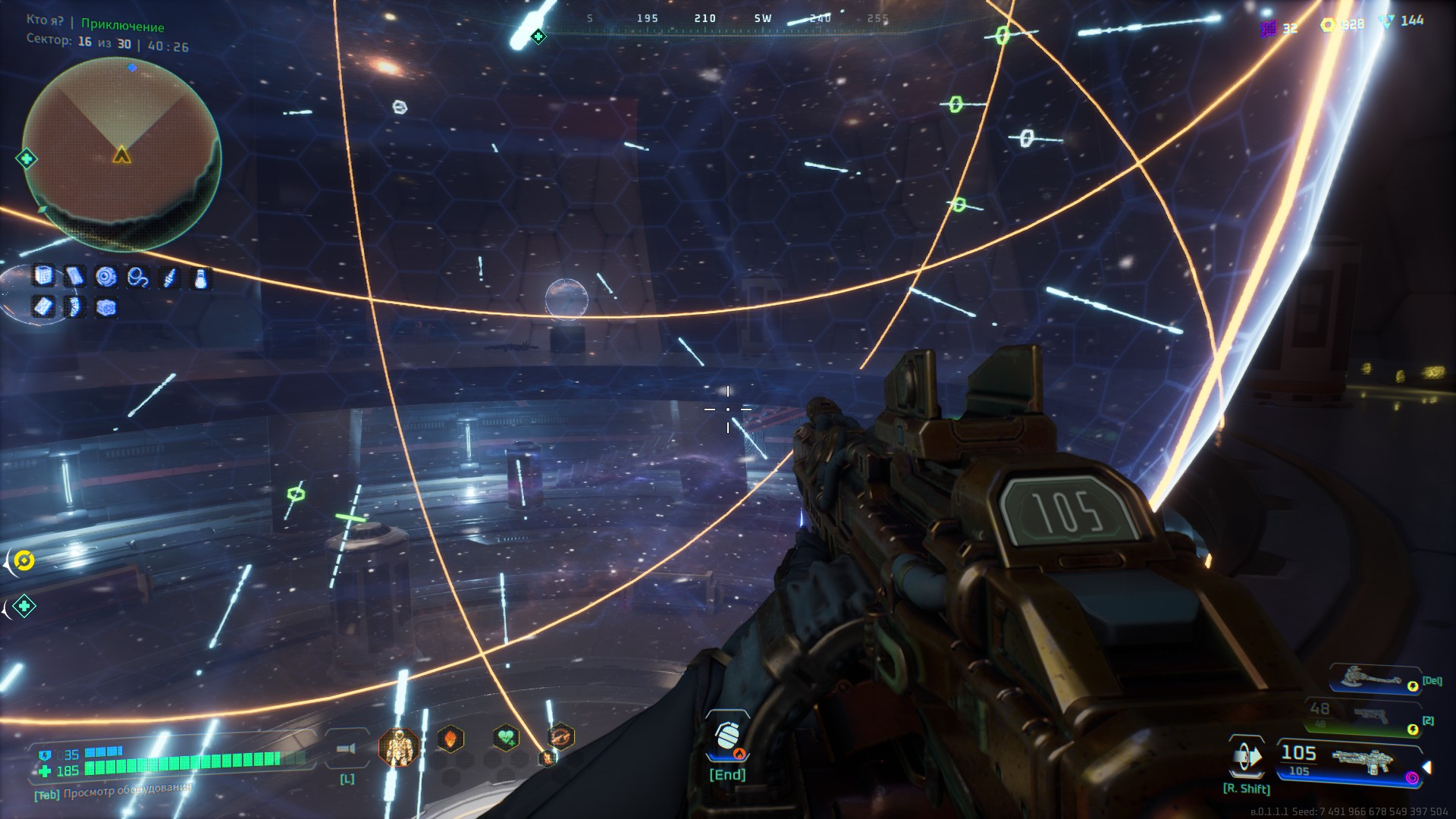Select the yellow hexagon currency icon
Image resolution: width=1456 pixels, height=819 pixels.
pyautogui.click(x=1327, y=25)
